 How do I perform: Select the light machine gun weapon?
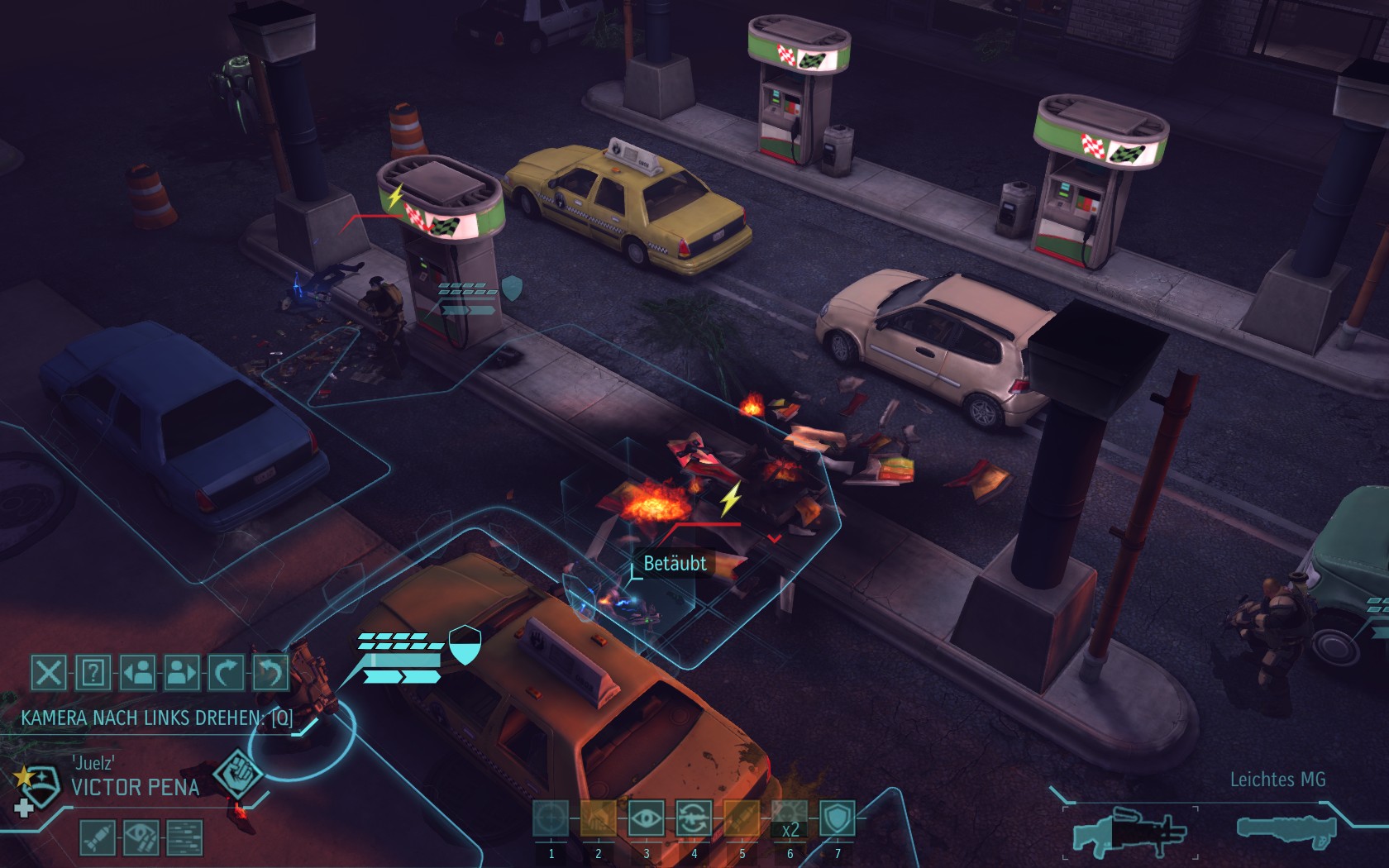pos(1129,831)
